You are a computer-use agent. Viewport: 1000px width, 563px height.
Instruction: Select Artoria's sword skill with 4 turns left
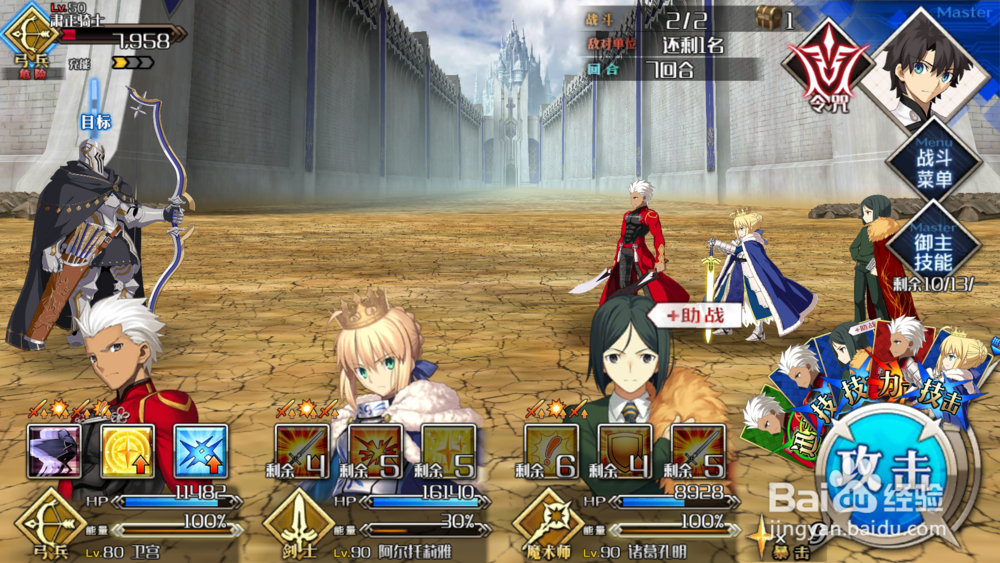tap(302, 452)
